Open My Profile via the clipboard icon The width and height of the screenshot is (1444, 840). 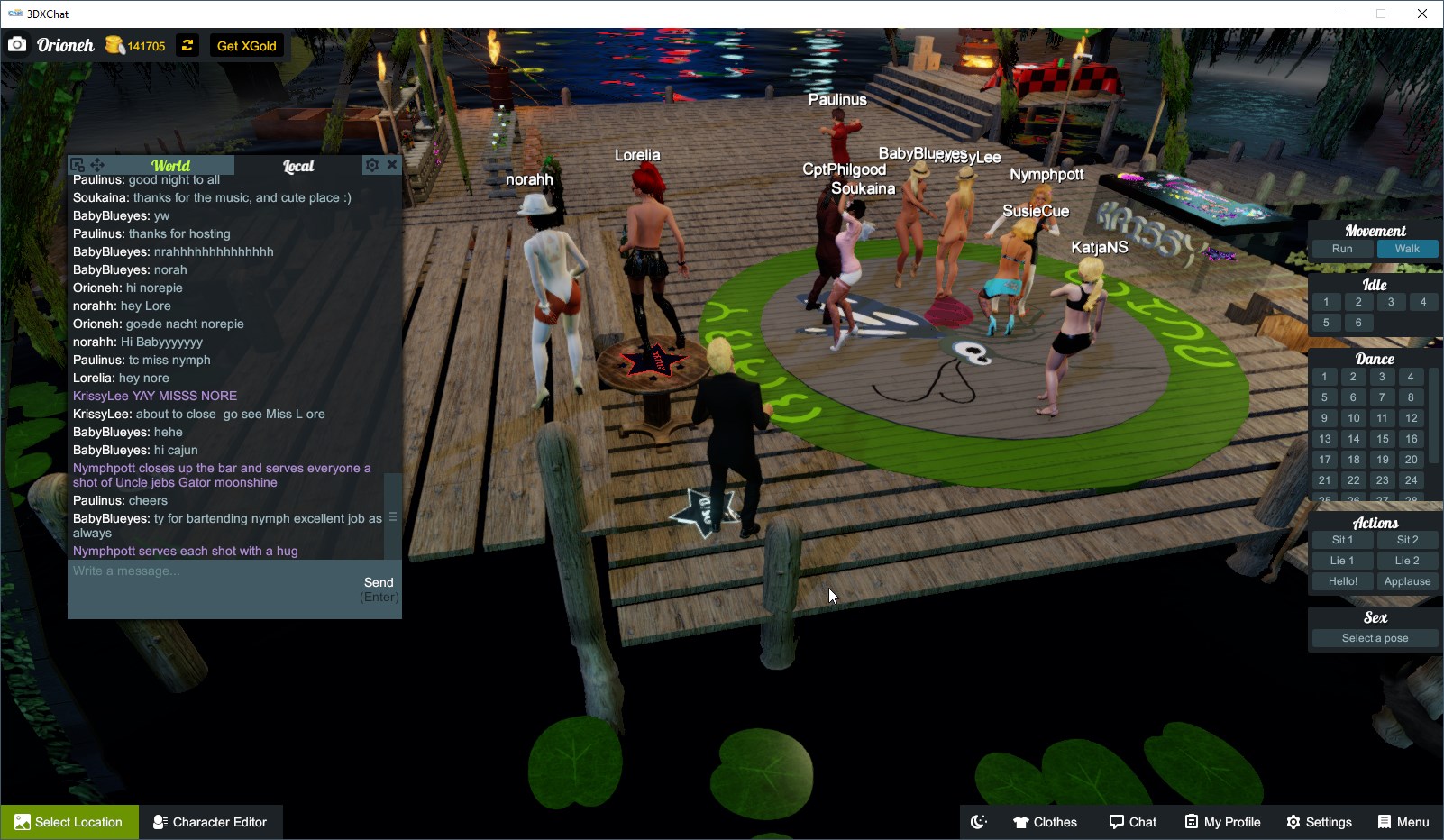point(1193,821)
